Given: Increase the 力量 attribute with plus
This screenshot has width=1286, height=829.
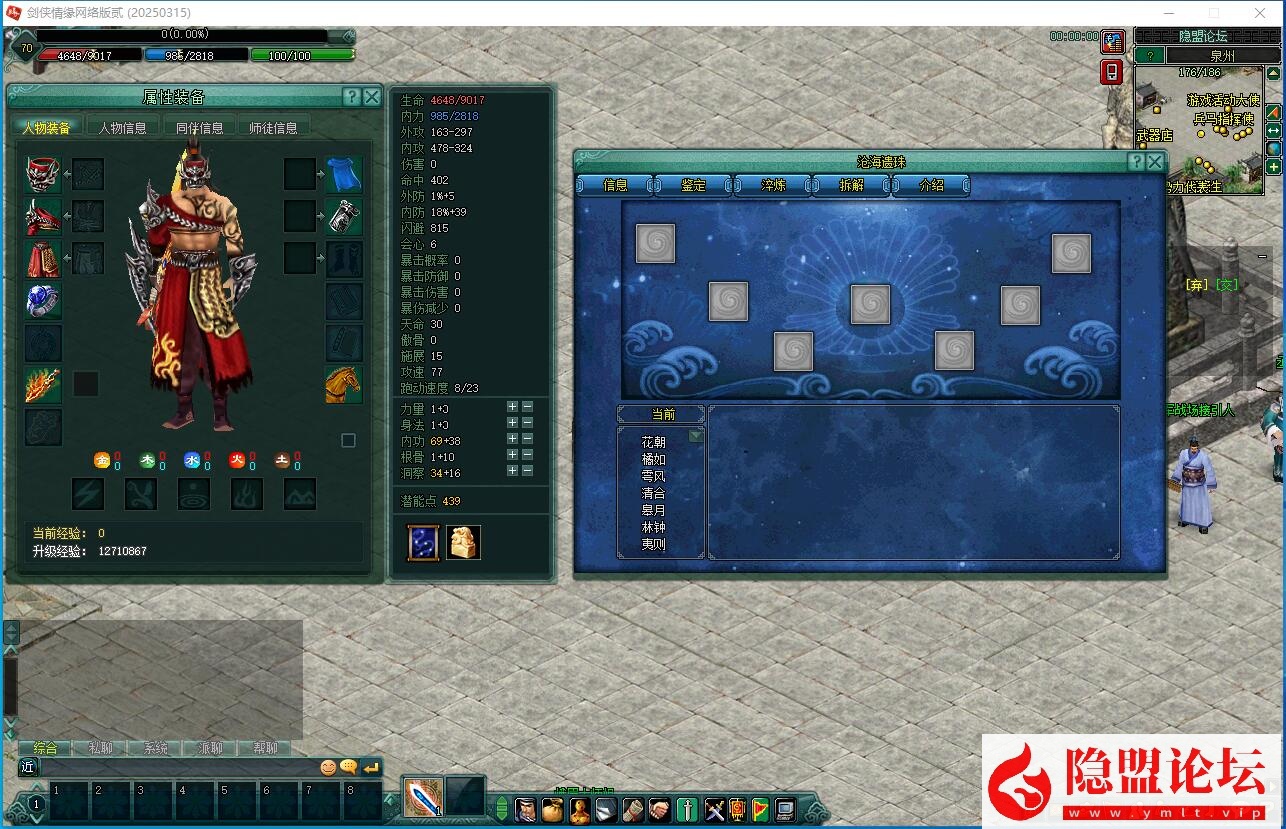Looking at the screenshot, I should 512,407.
